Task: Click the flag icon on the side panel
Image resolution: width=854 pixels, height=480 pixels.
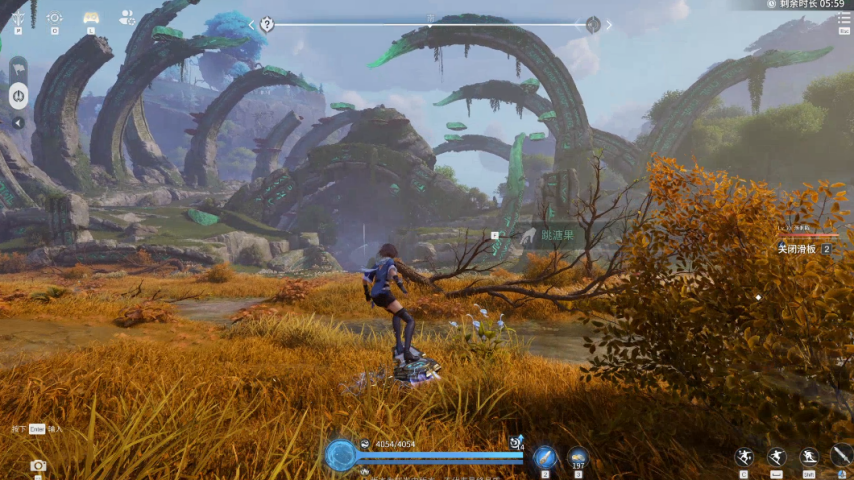Action: 18,70
